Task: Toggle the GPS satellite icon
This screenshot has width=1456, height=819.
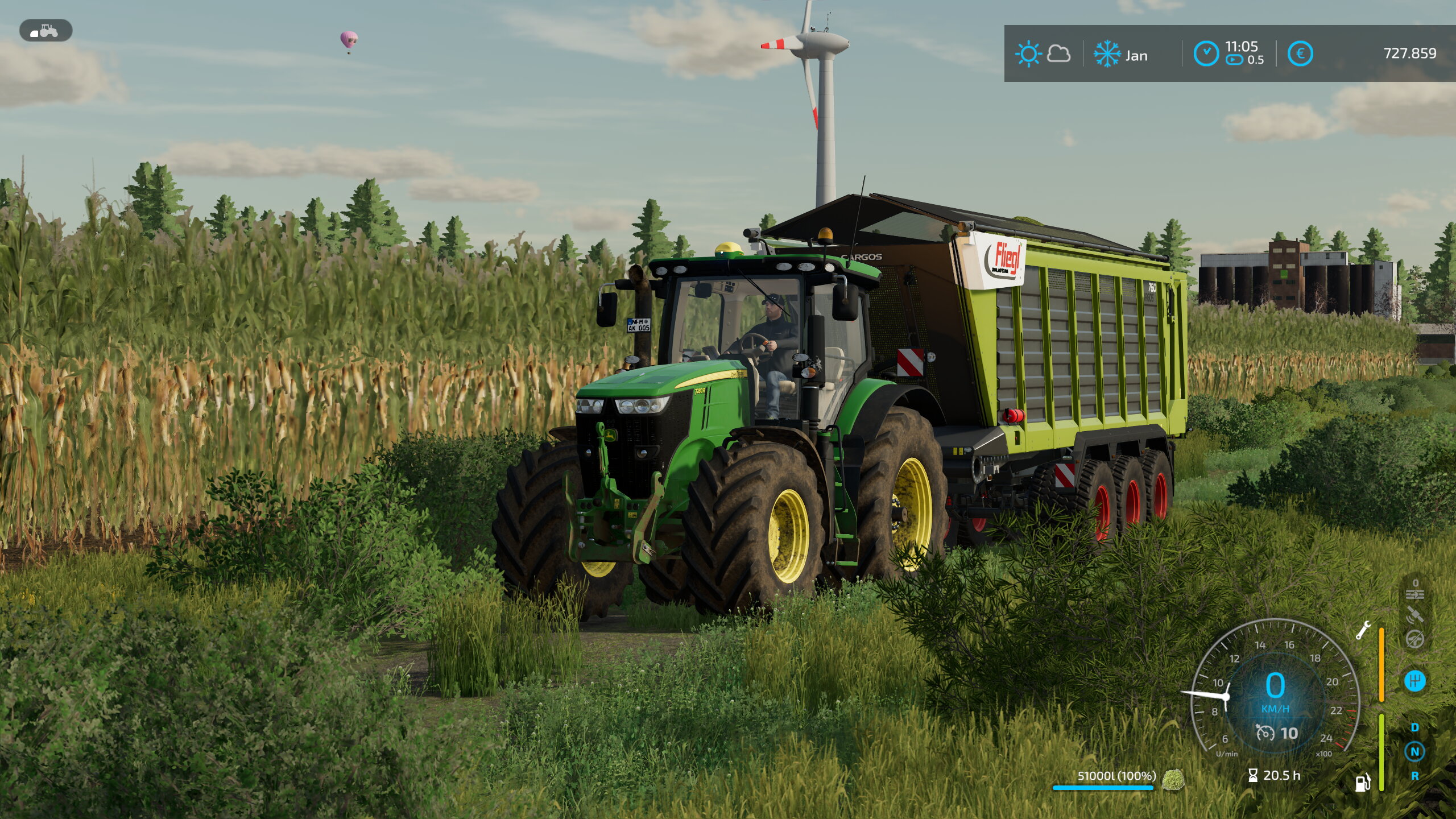Action: point(1415,615)
